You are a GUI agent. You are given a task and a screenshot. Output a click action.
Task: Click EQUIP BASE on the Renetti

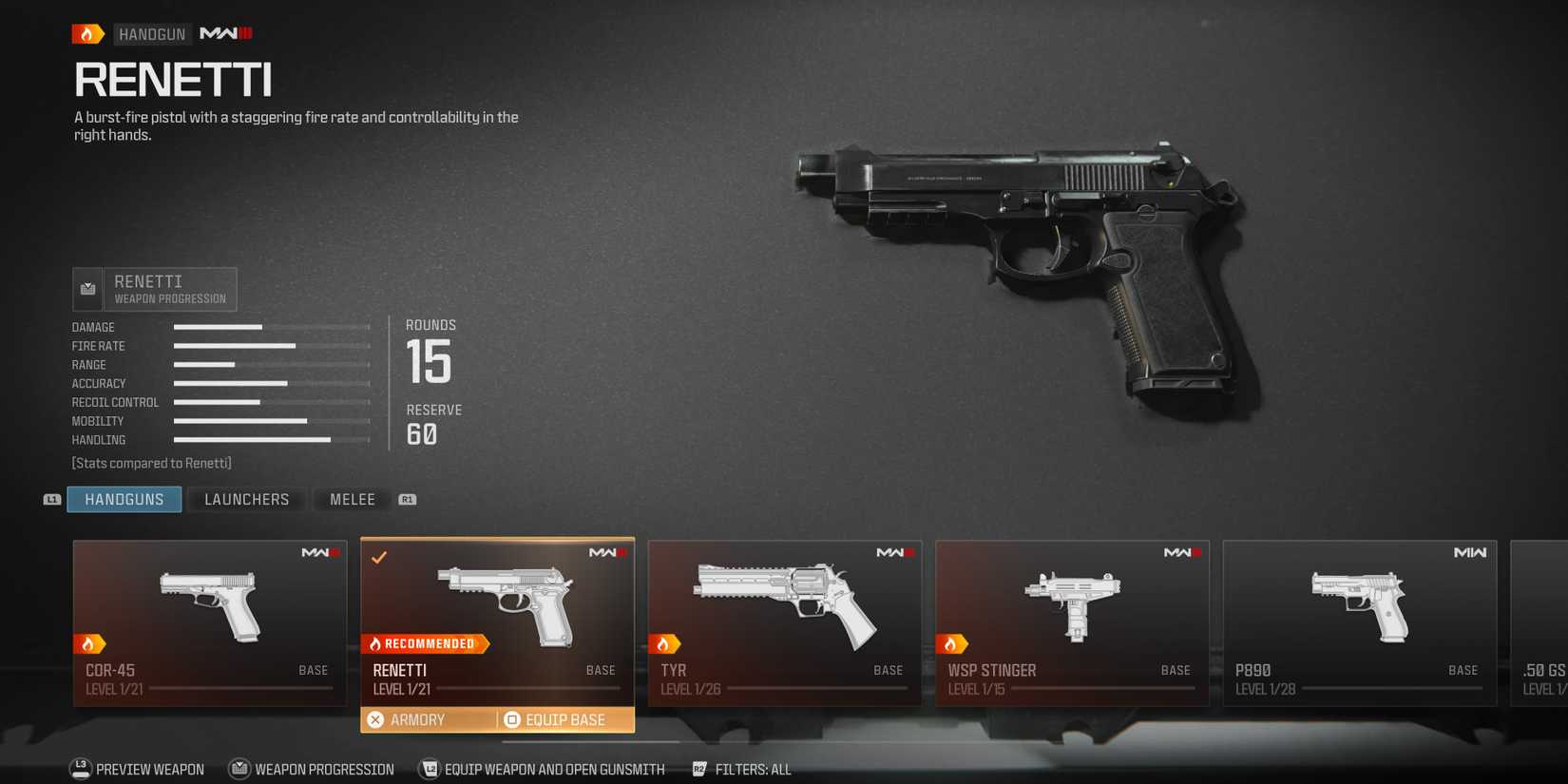click(556, 719)
